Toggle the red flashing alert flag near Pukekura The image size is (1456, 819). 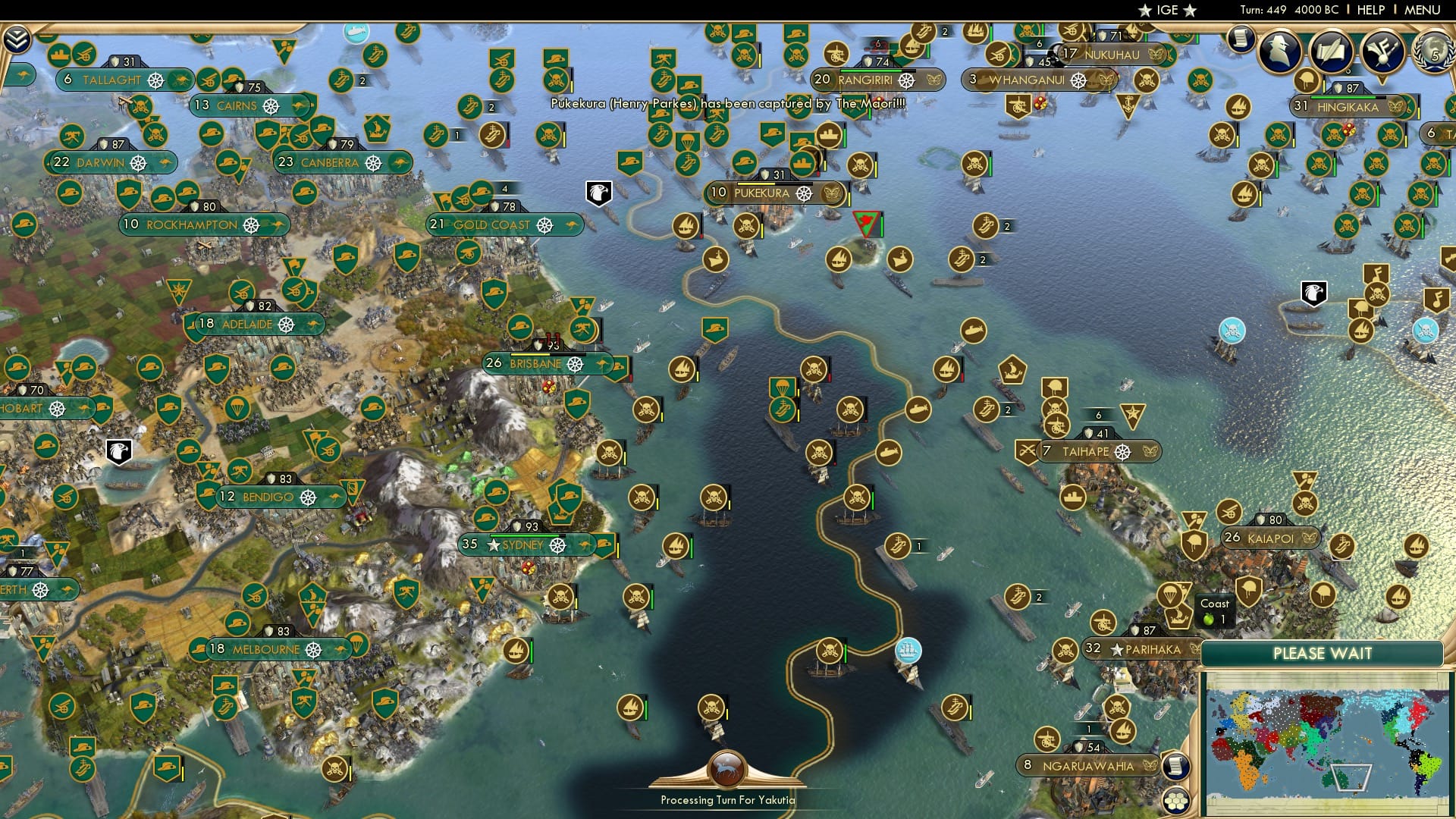pos(866,221)
